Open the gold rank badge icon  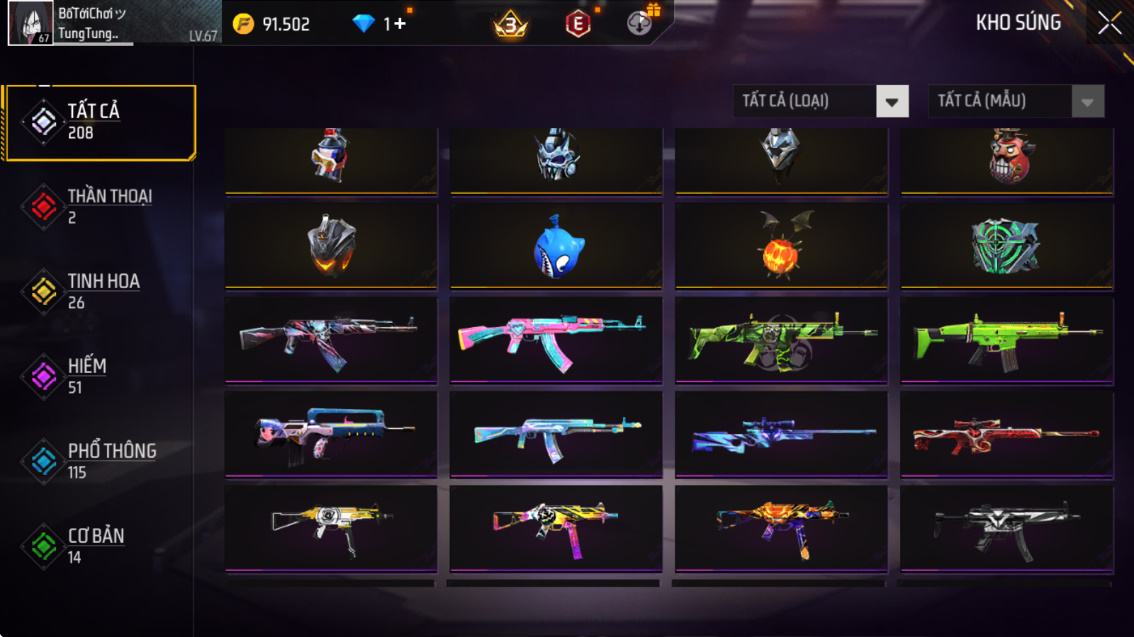point(511,25)
